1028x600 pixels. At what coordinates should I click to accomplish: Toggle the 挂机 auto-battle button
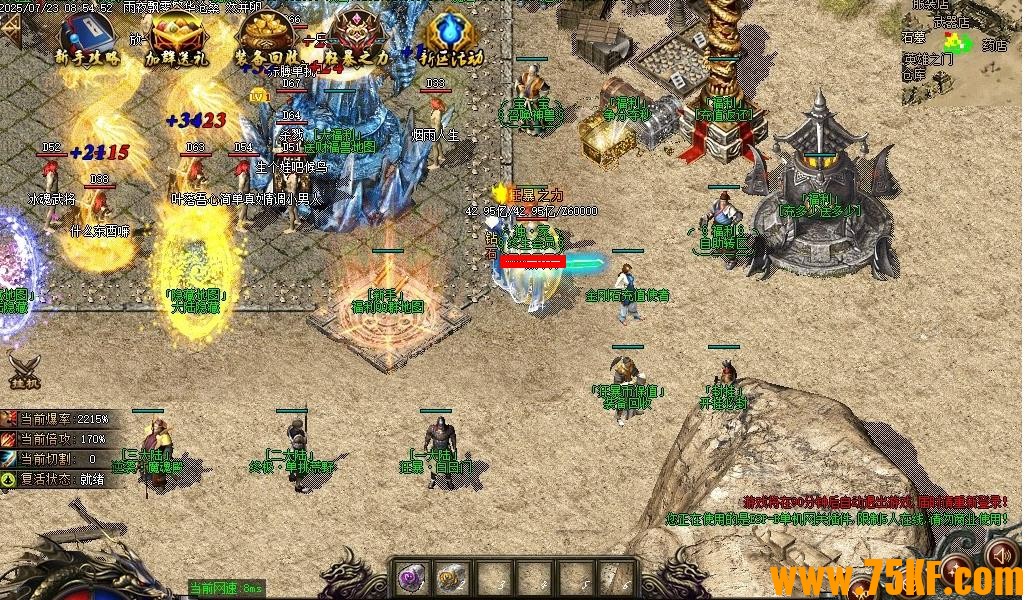[x=24, y=372]
